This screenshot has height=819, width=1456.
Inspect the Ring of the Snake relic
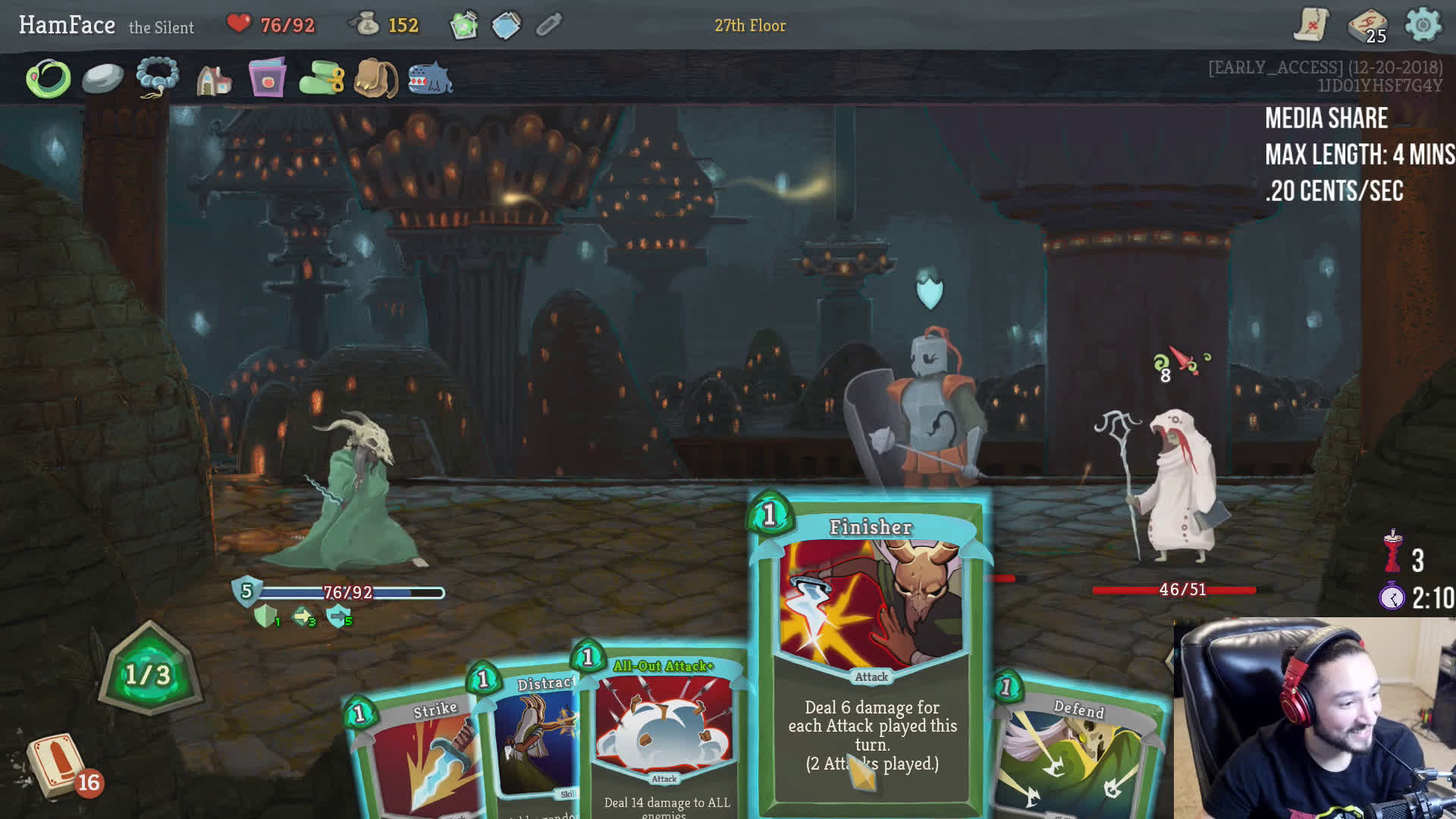tap(49, 78)
